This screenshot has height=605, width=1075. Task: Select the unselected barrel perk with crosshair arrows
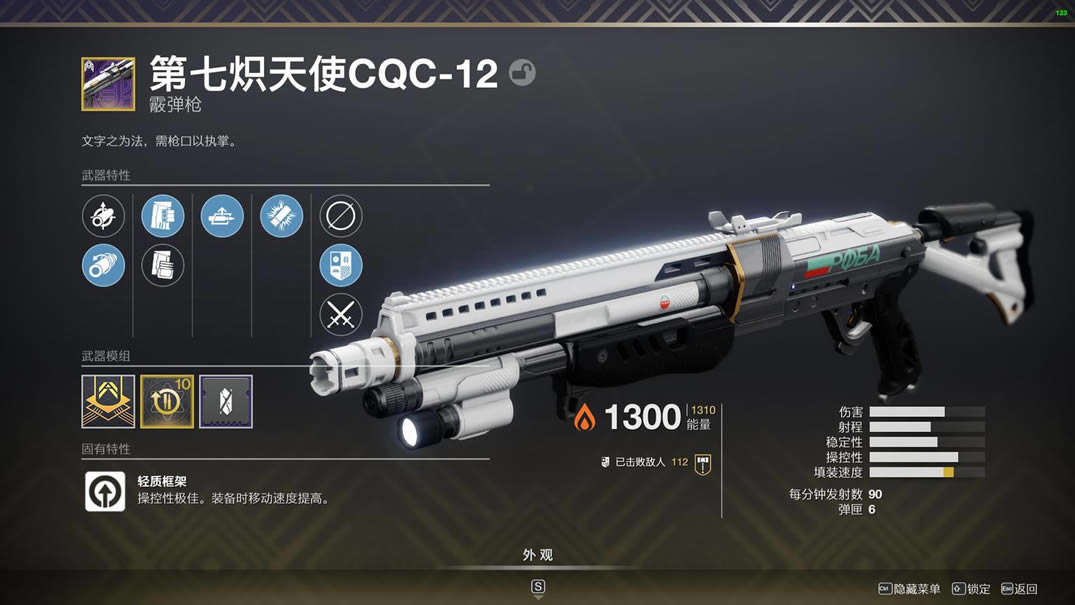pyautogui.click(x=103, y=216)
